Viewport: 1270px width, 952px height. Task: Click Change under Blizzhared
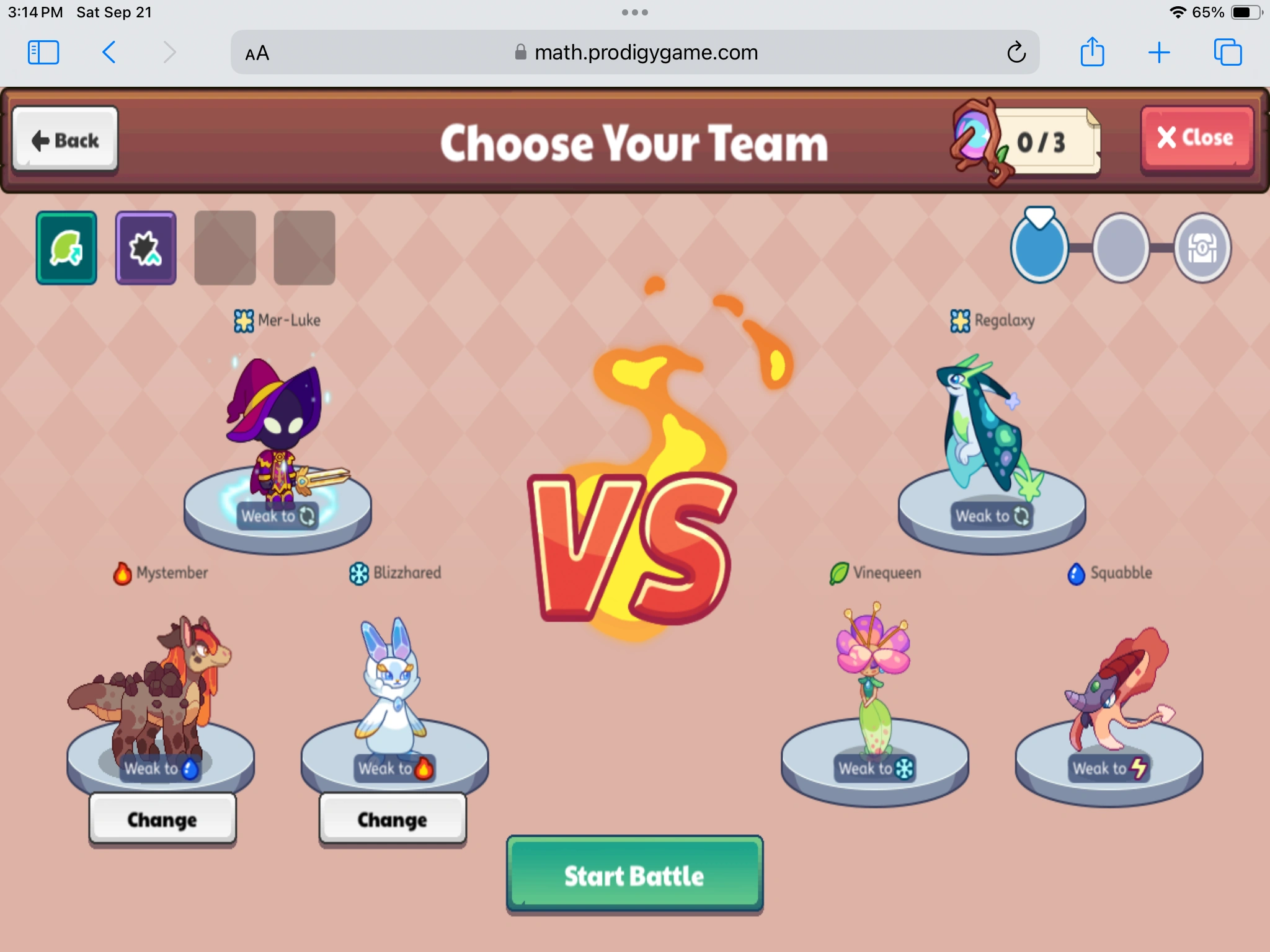(391, 819)
